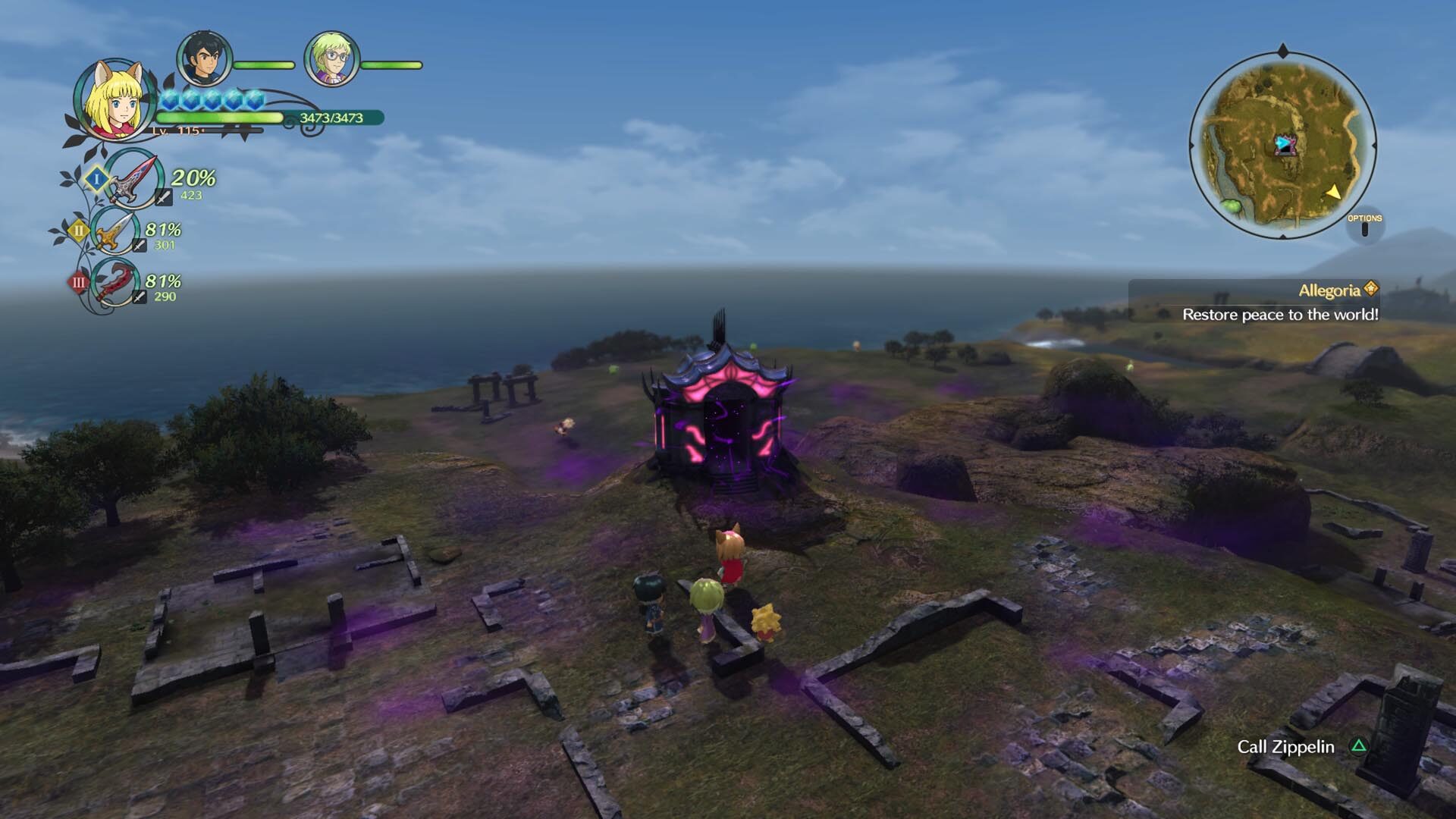Click the yellow arrow marker on the minimap
Screen dimensions: 1456x819
click(1334, 193)
